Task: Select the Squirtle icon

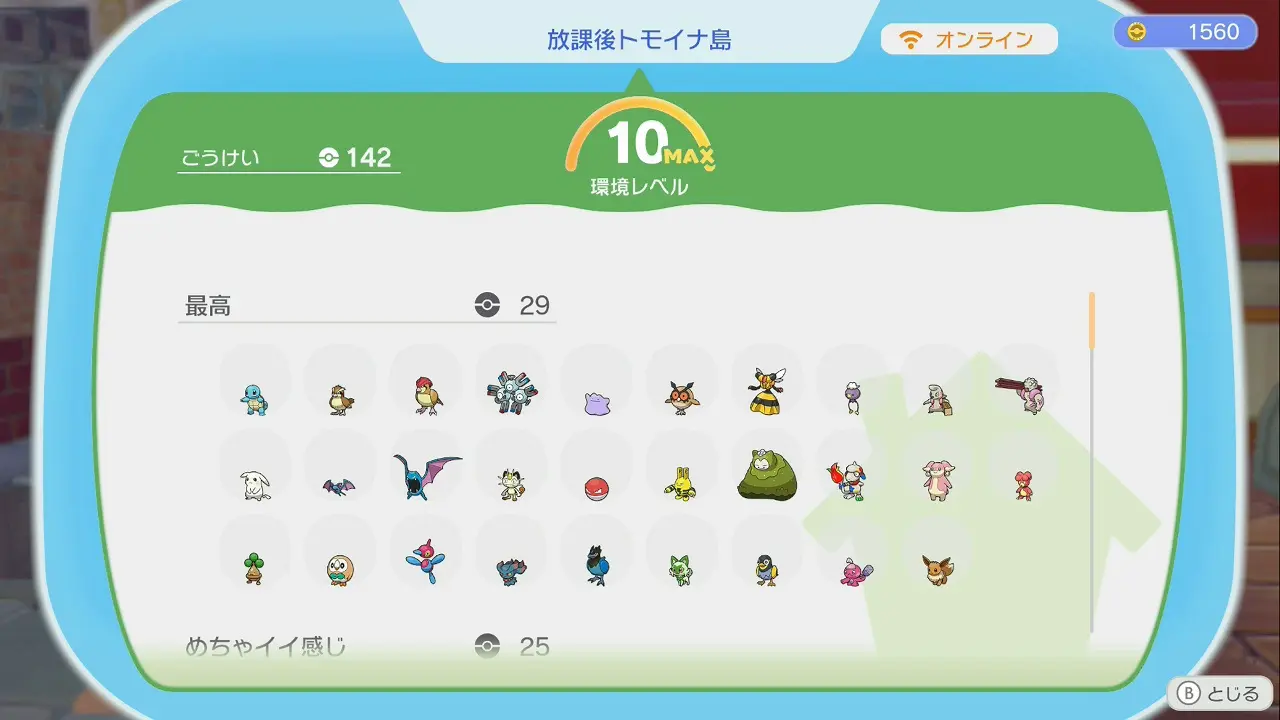Action: pyautogui.click(x=254, y=398)
